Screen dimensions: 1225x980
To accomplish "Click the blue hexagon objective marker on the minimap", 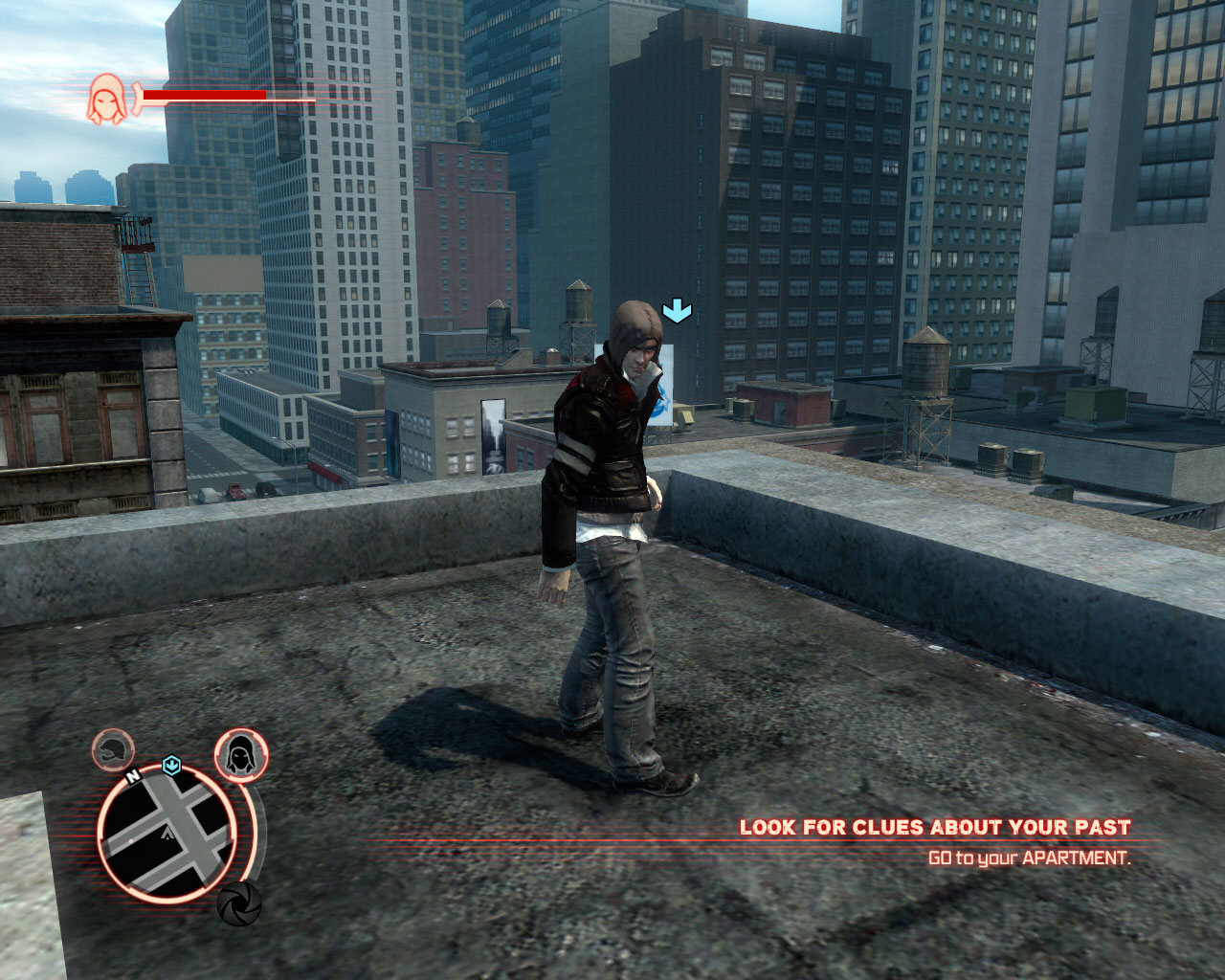I will [x=172, y=764].
